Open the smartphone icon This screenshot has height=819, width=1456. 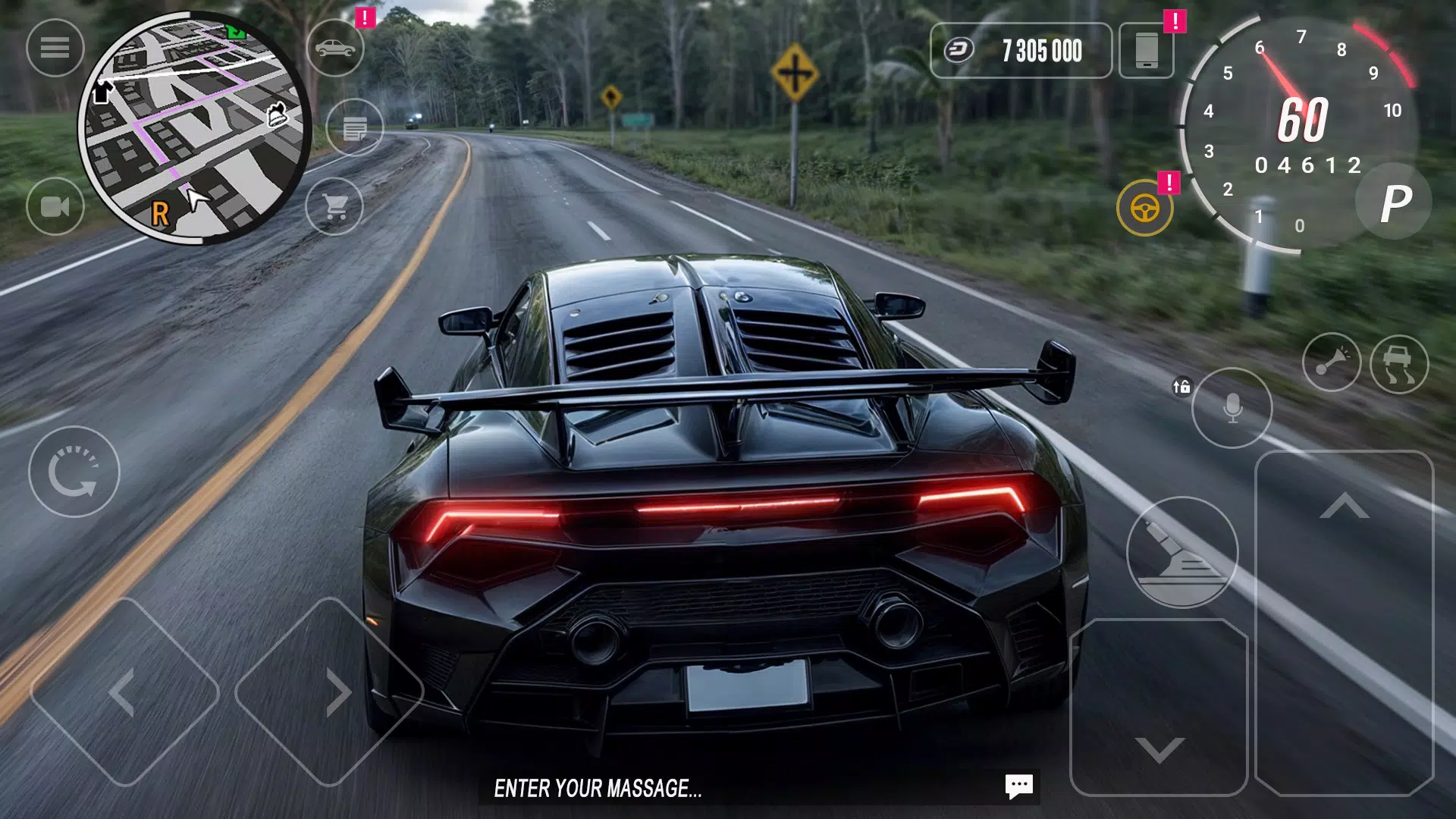1147,51
